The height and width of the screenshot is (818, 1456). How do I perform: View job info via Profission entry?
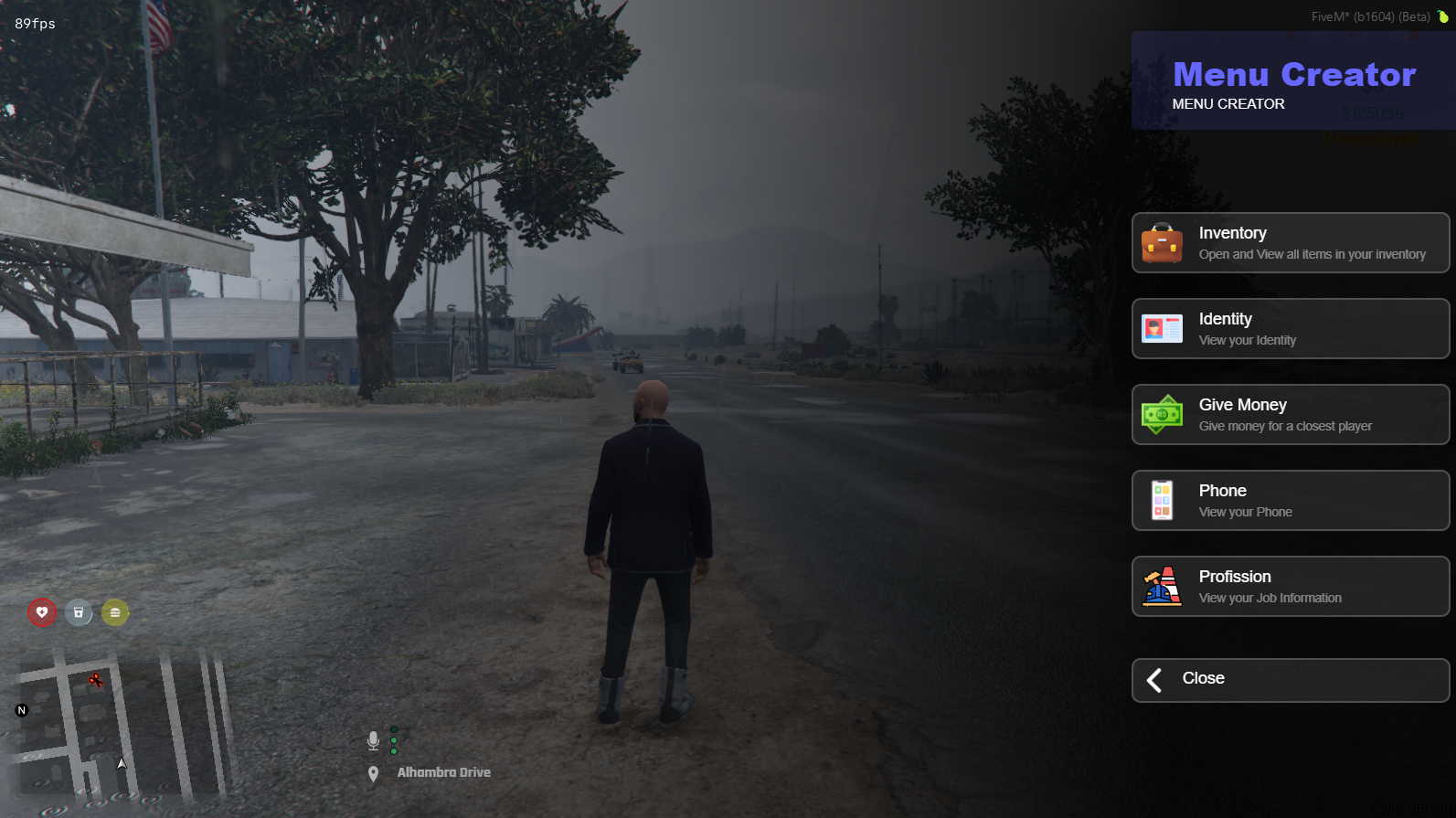[1290, 587]
